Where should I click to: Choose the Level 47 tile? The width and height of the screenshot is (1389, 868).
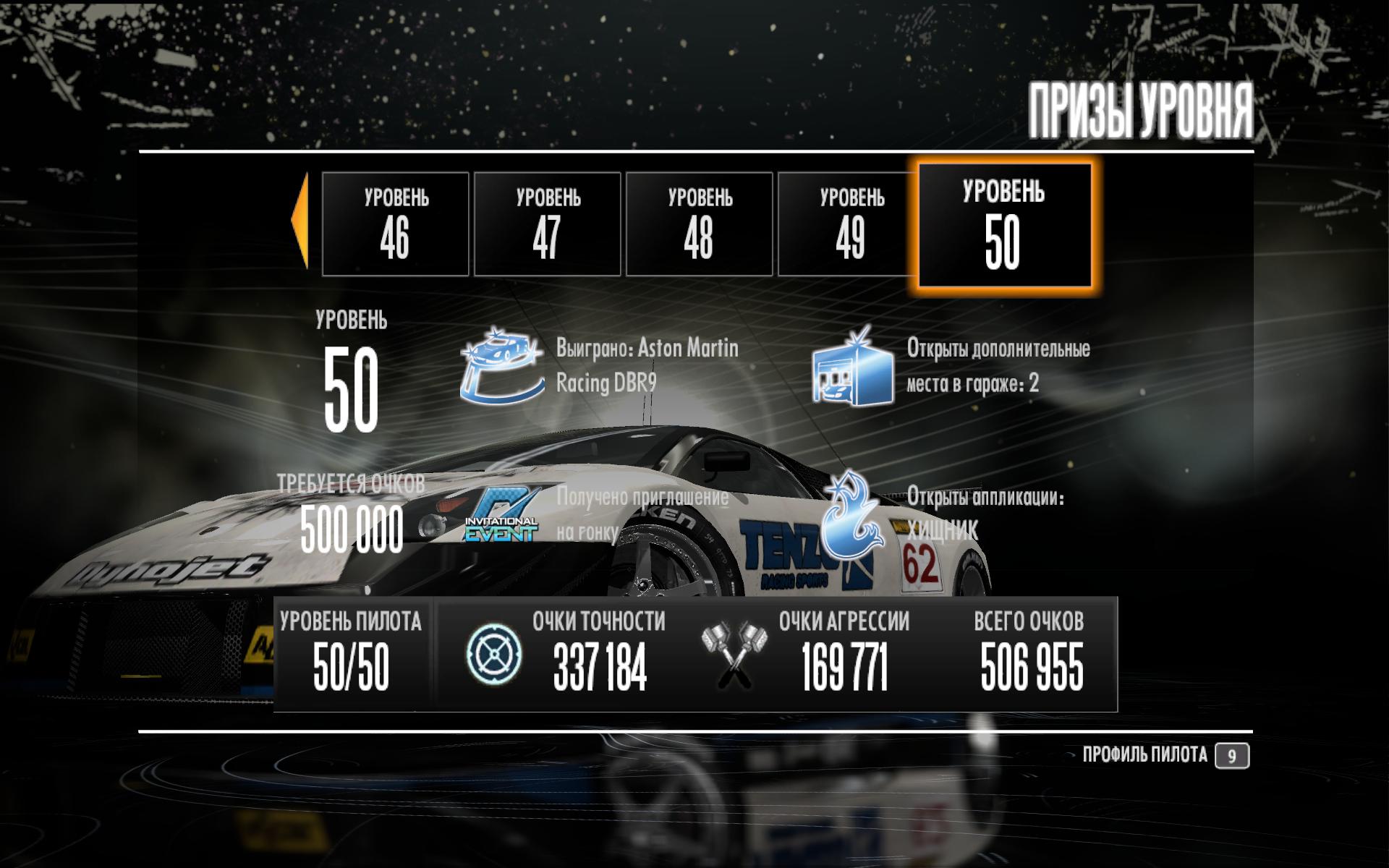point(547,224)
